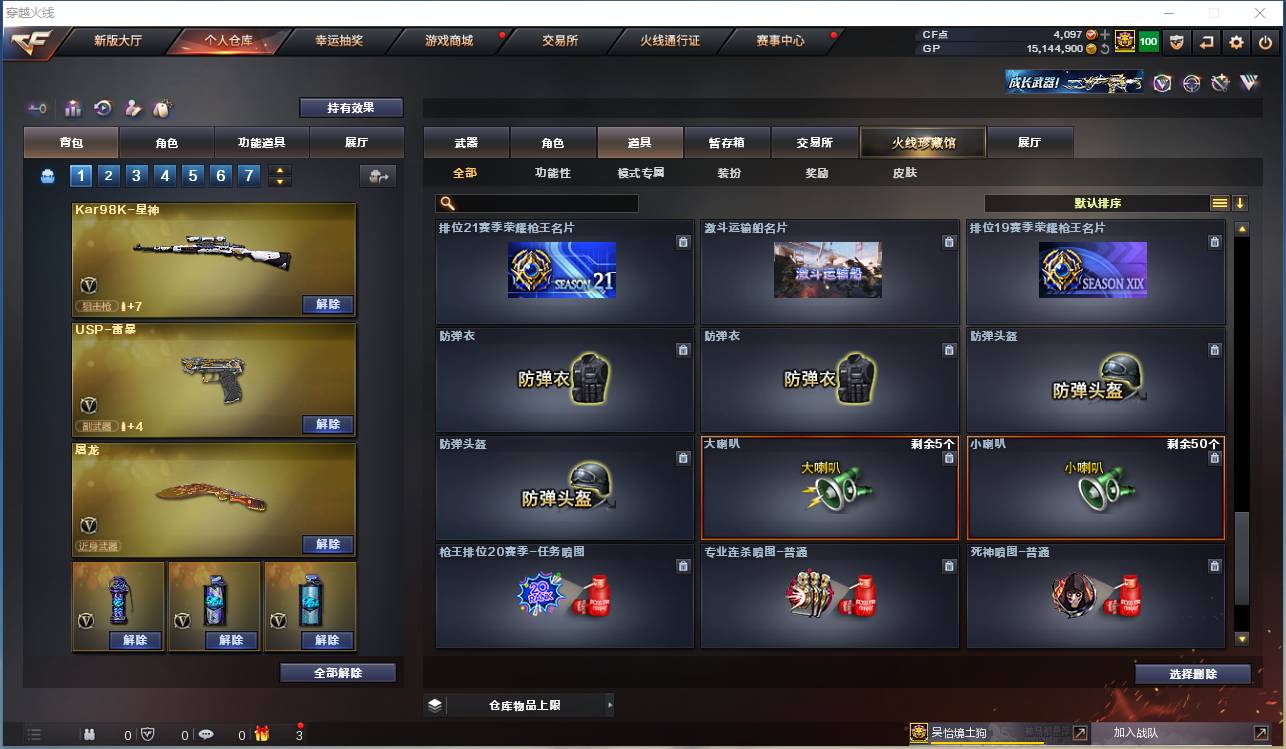Click the search magnifier in the item search box
Image resolution: width=1286 pixels, height=749 pixels.
pos(447,203)
